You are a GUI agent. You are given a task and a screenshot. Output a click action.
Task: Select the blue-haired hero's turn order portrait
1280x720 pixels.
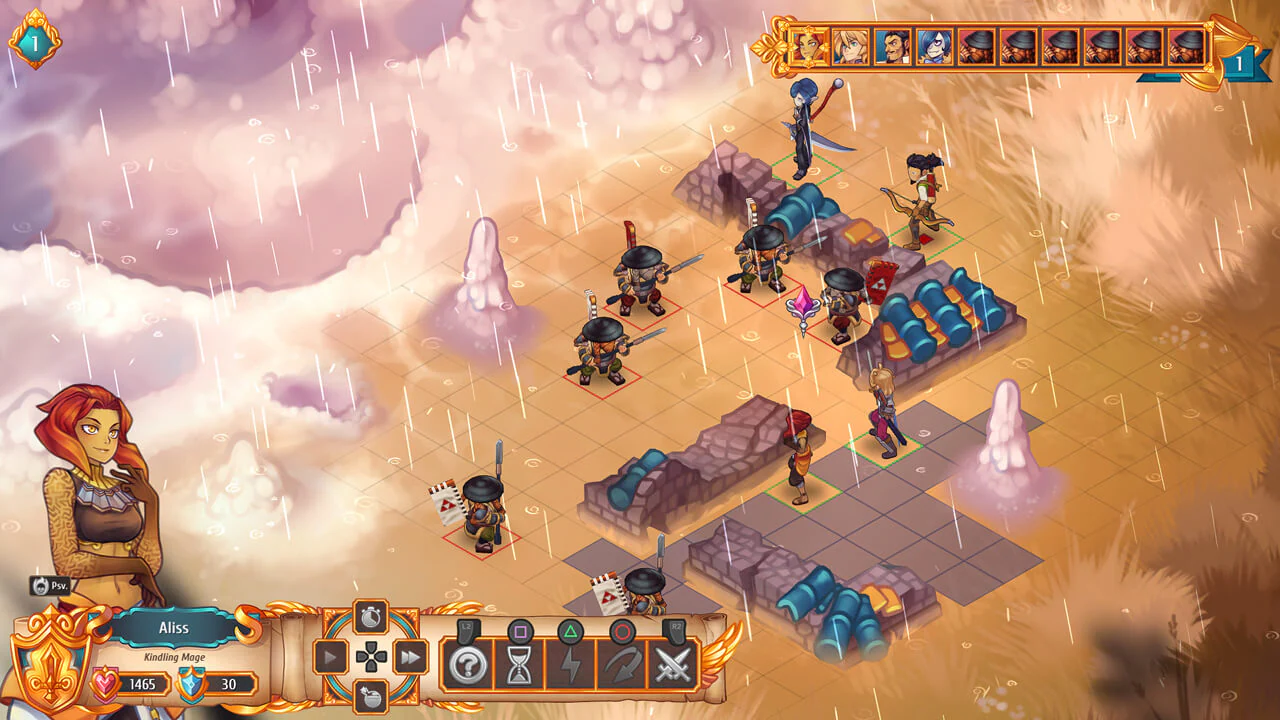point(935,47)
